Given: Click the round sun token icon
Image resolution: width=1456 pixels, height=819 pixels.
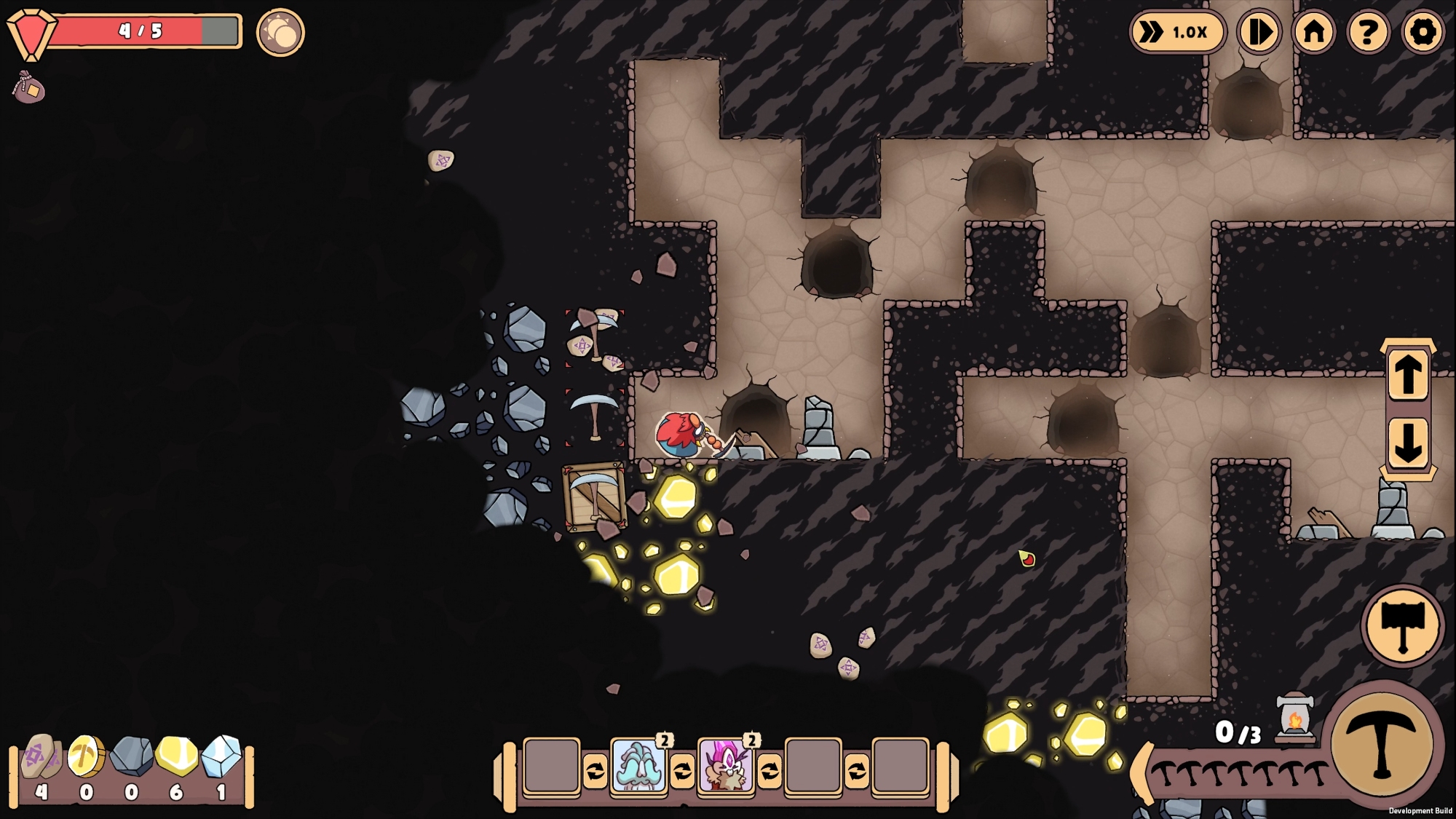Looking at the screenshot, I should click(x=280, y=32).
